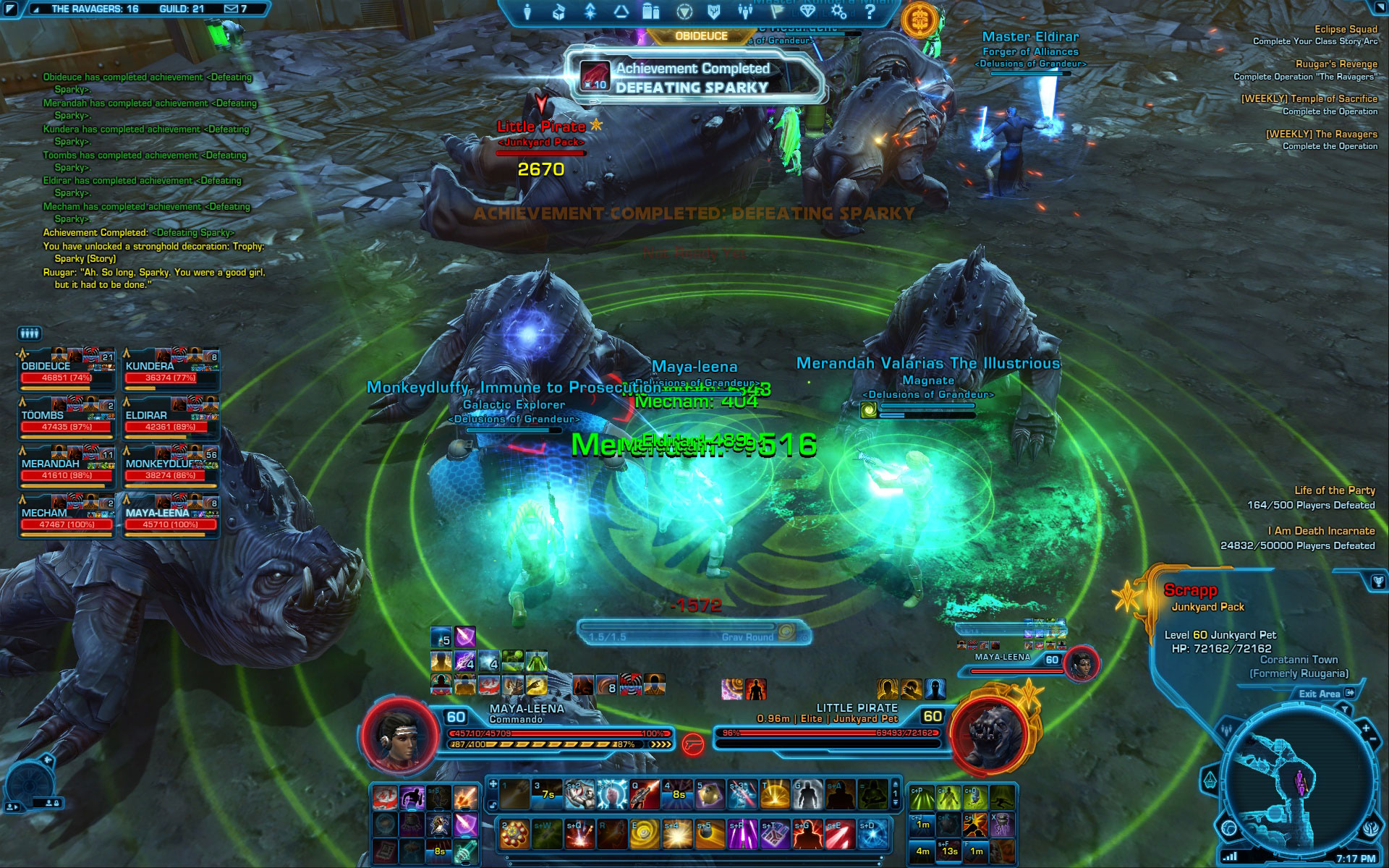This screenshot has height=868, width=1389.
Task: Open the orange Cartel Market coin button
Action: pos(919,19)
